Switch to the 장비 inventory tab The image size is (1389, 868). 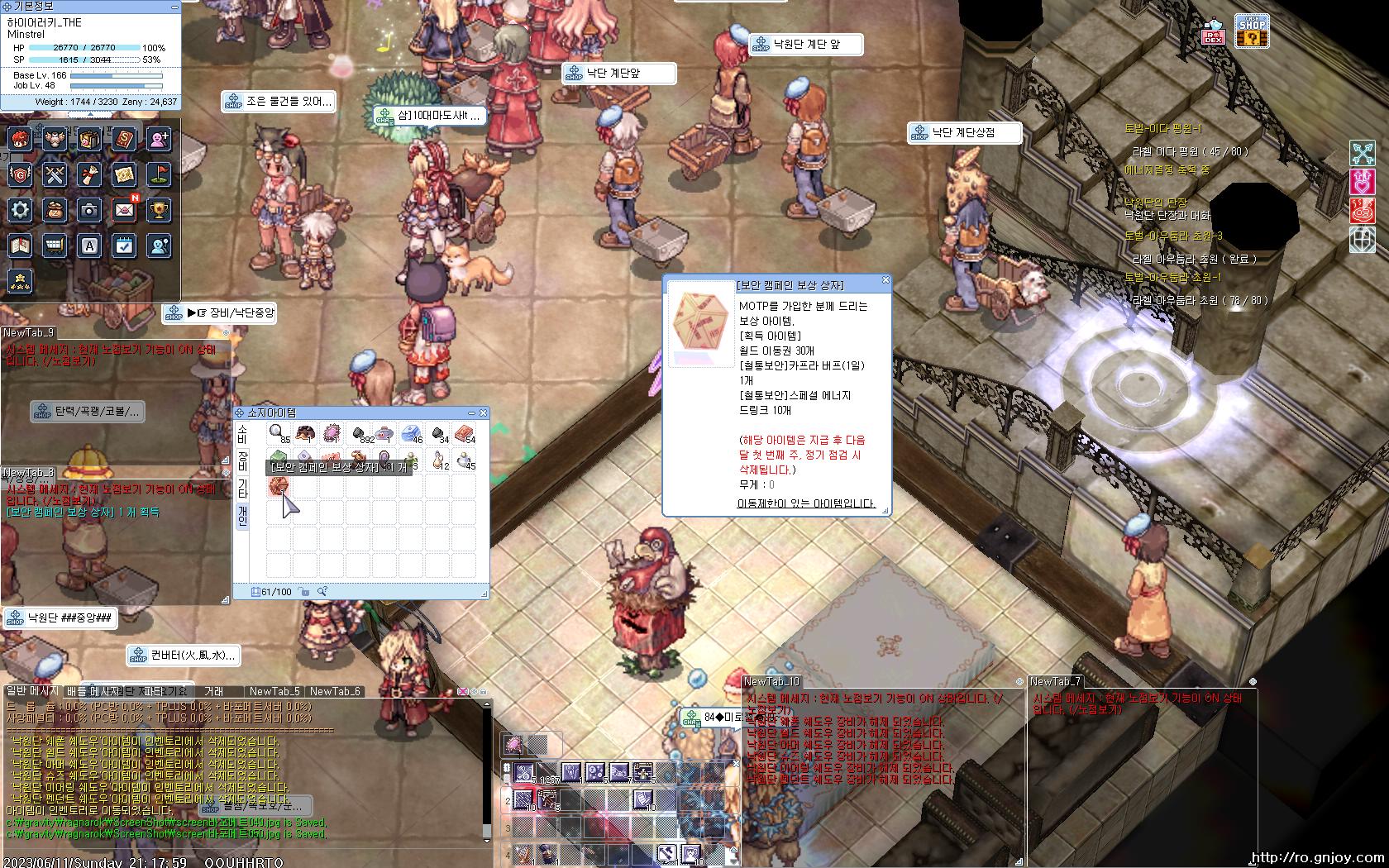click(x=242, y=460)
